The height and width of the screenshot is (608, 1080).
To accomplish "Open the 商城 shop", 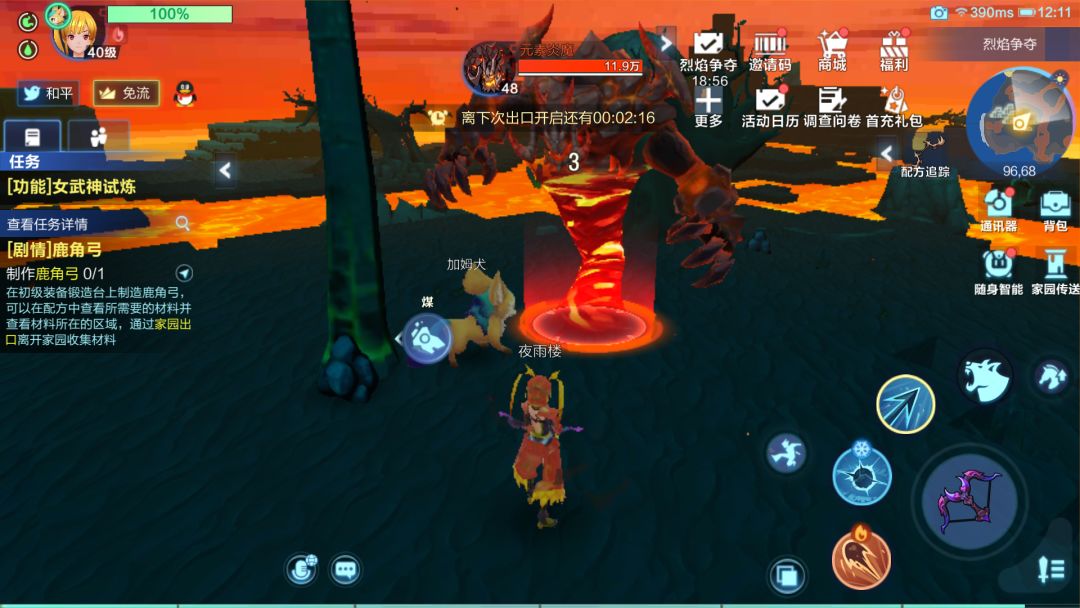I will tap(831, 50).
